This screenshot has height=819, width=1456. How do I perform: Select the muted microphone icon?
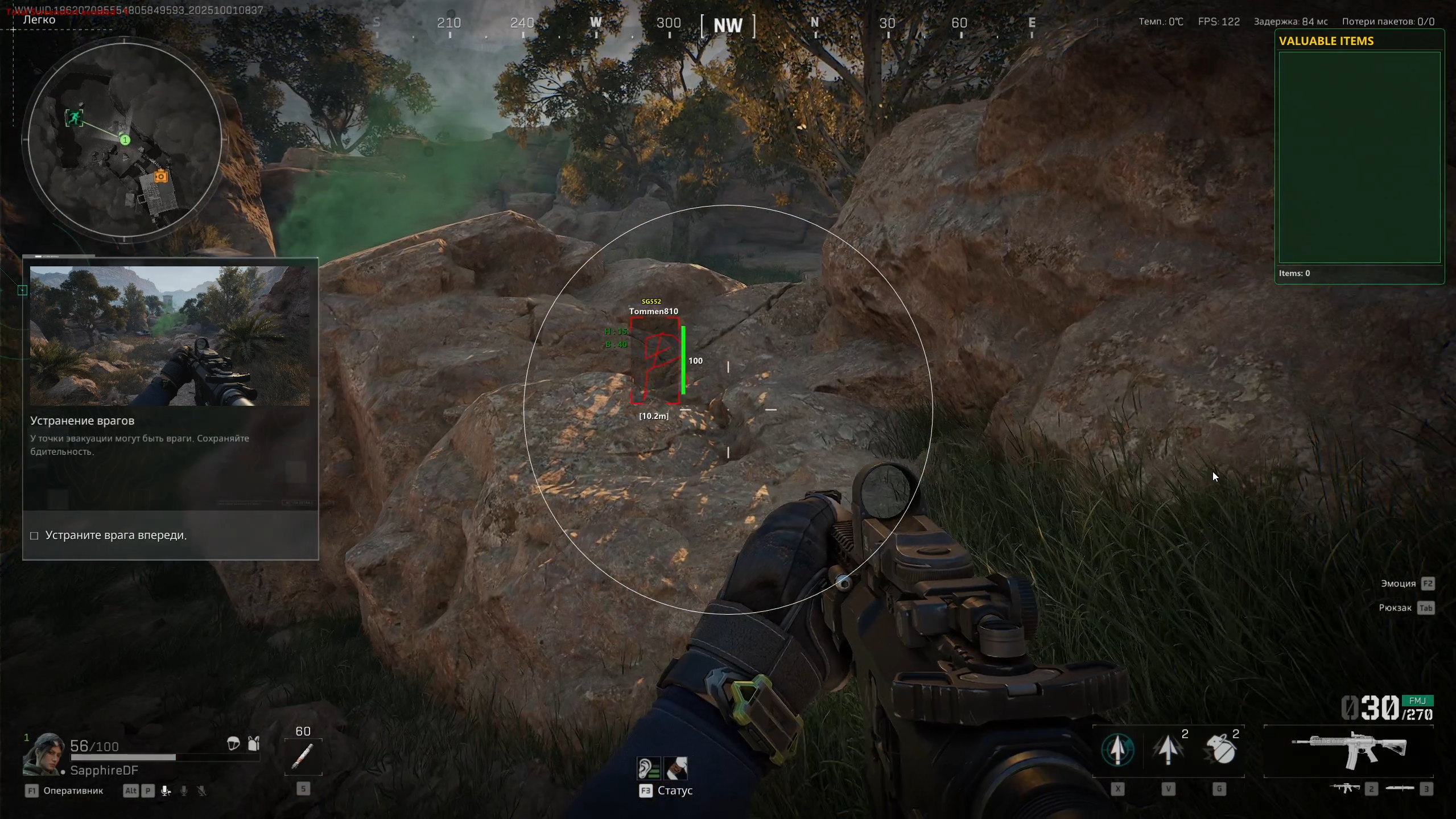[201, 791]
